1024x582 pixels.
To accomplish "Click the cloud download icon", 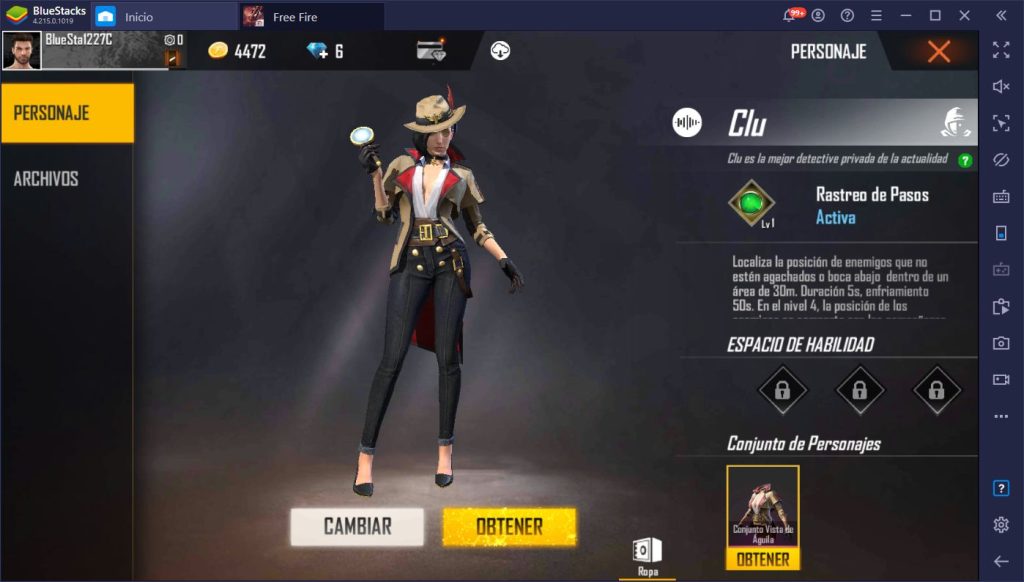I will pos(501,51).
